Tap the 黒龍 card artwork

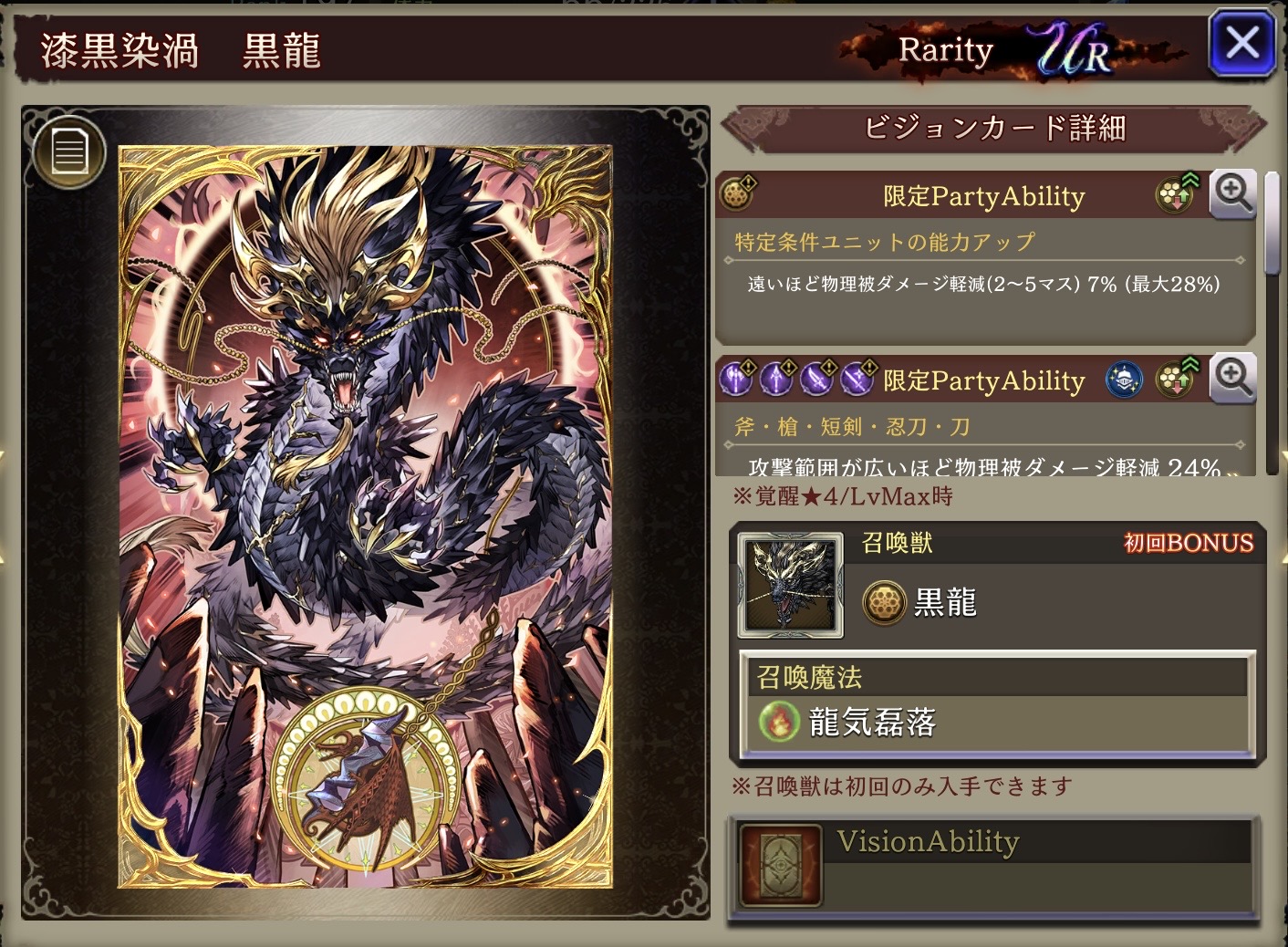365,515
